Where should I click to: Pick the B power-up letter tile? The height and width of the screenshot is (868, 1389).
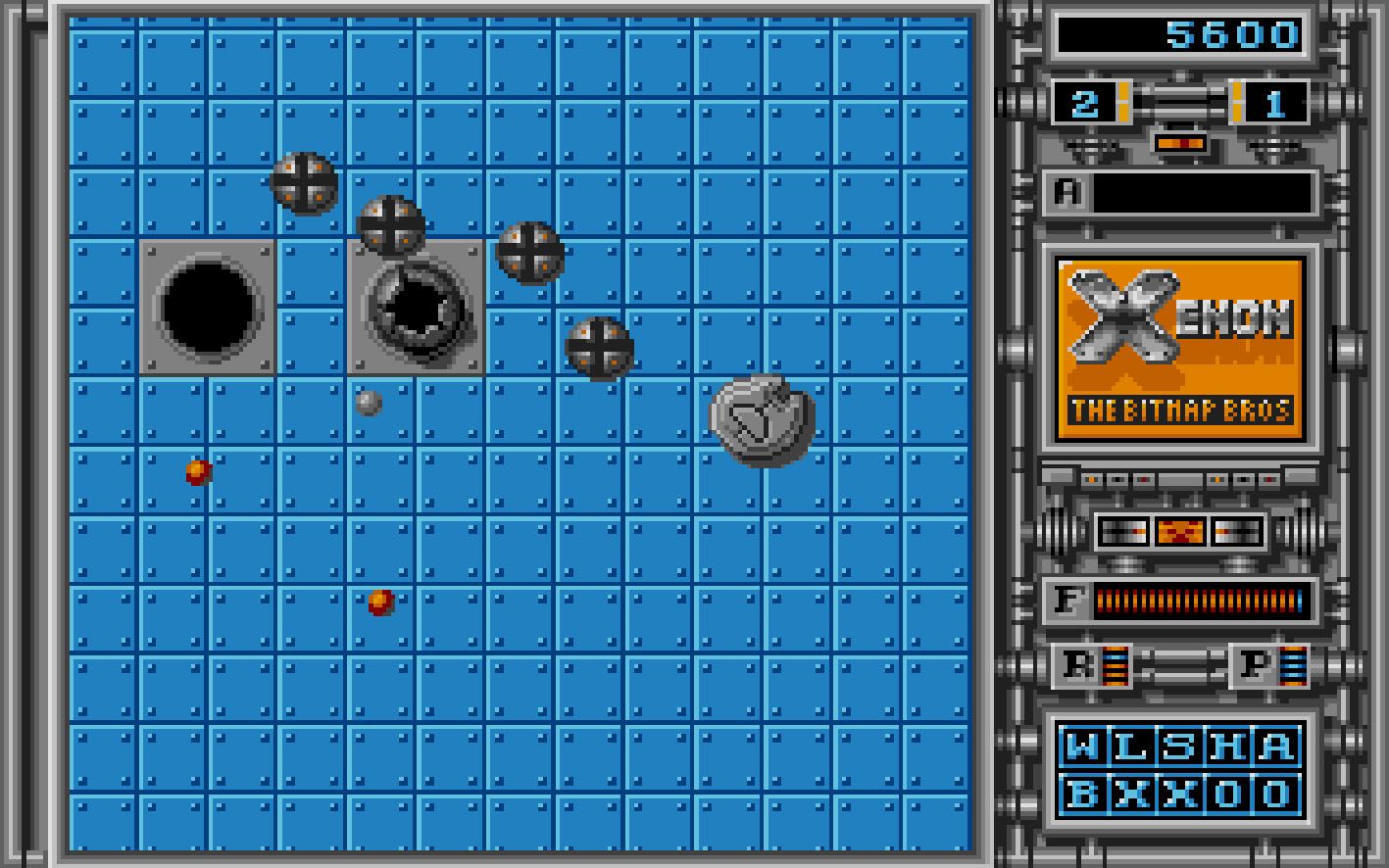coord(1082,793)
